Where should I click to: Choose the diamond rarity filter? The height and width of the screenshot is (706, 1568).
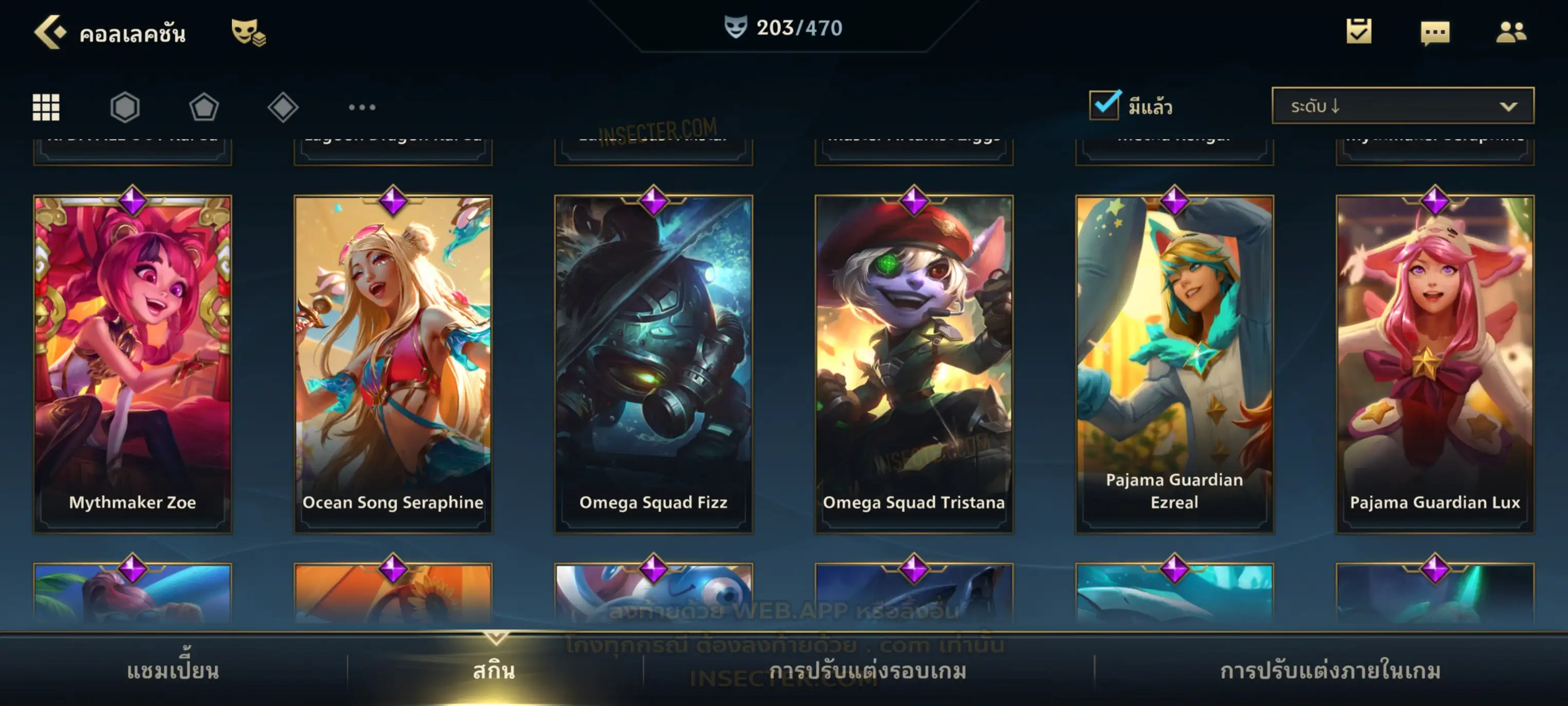coord(283,107)
